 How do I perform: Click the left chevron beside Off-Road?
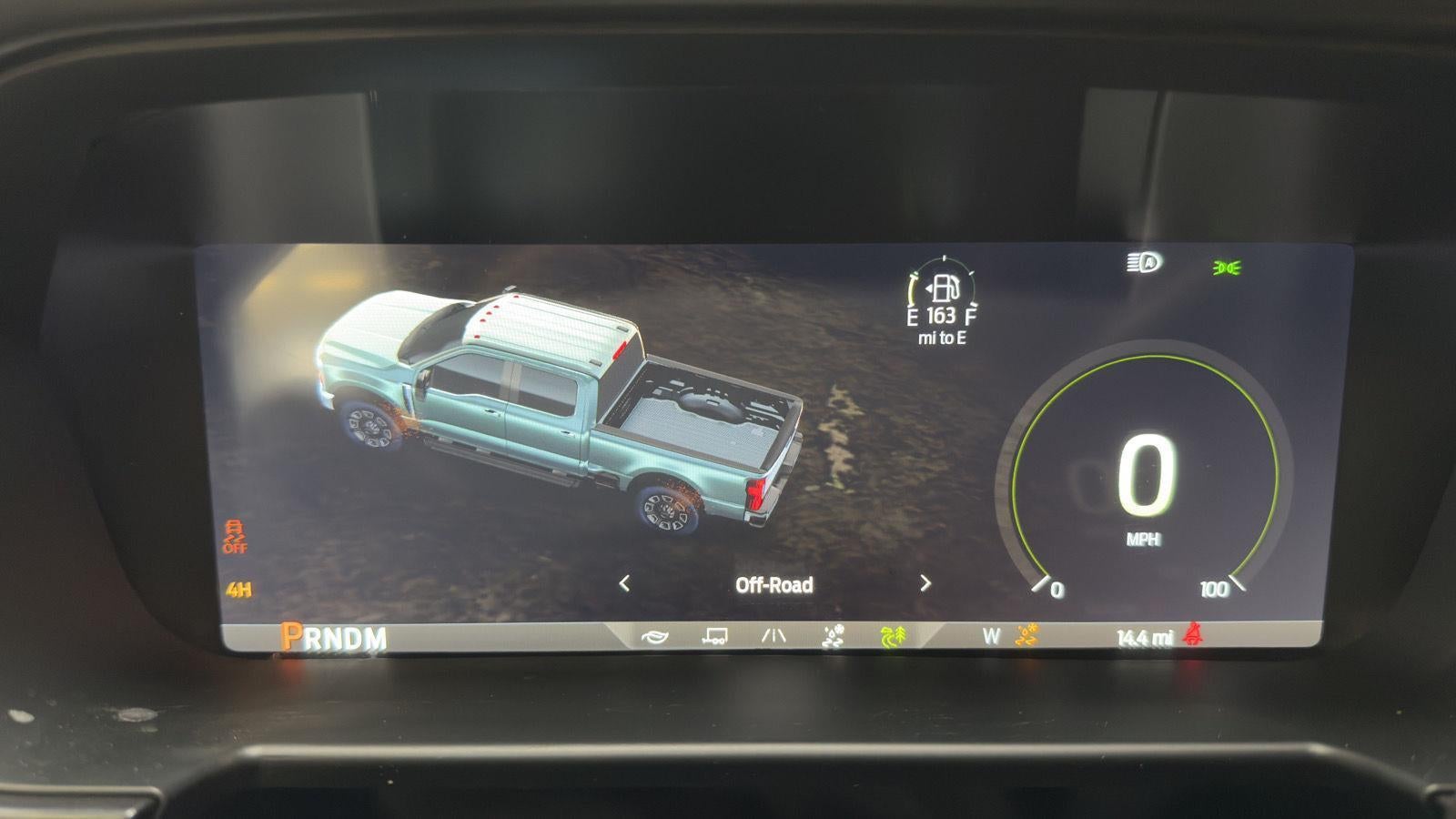coord(623,585)
